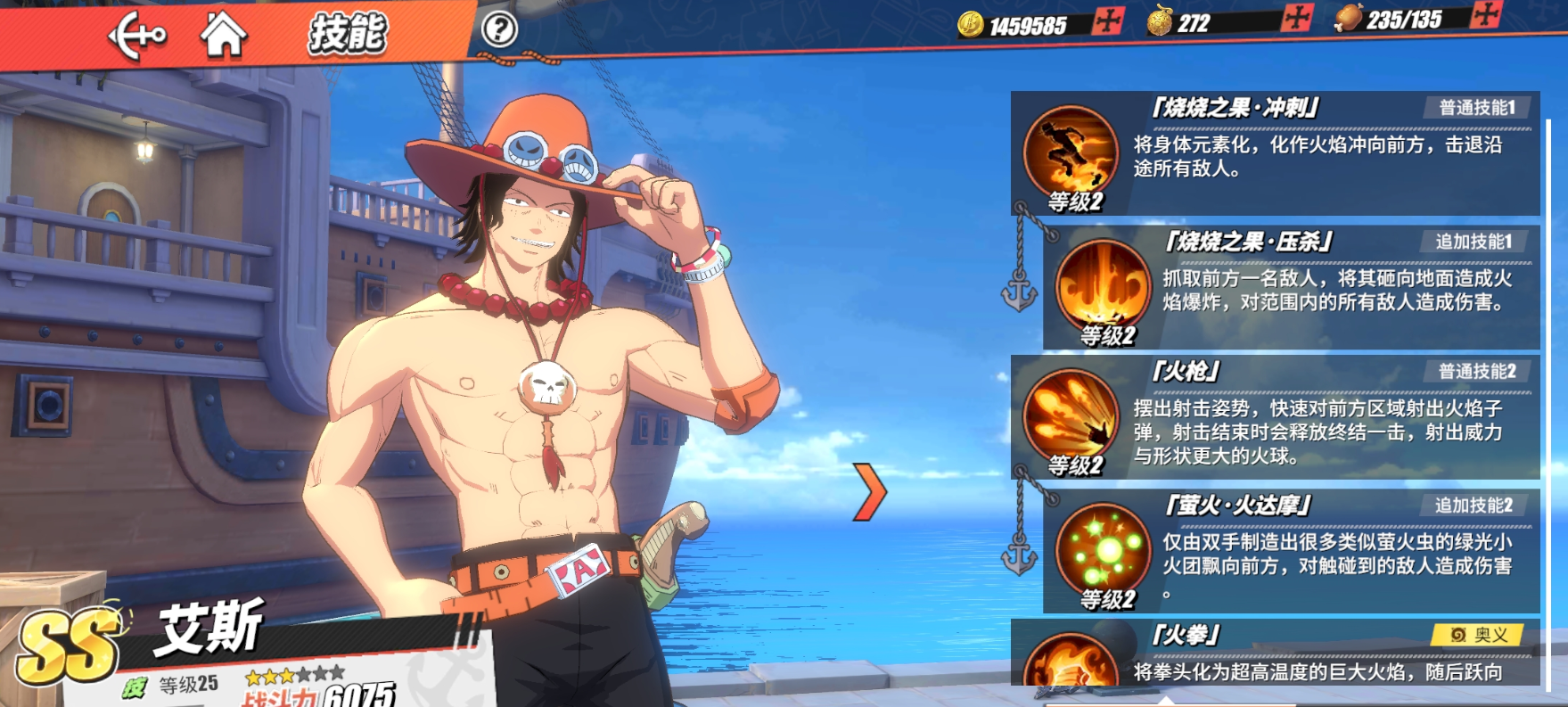Return to home with the house icon
This screenshot has width=1568, height=707.
(x=223, y=34)
